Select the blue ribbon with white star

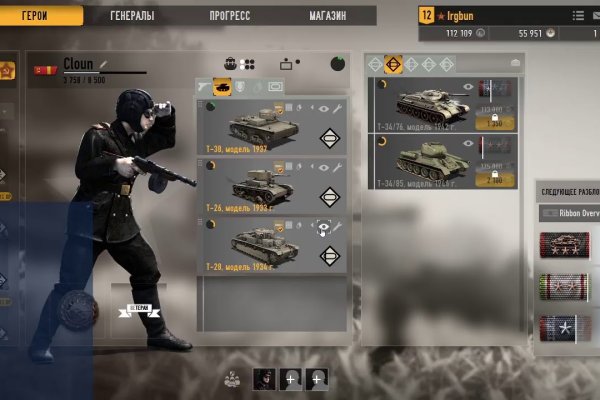565,327
